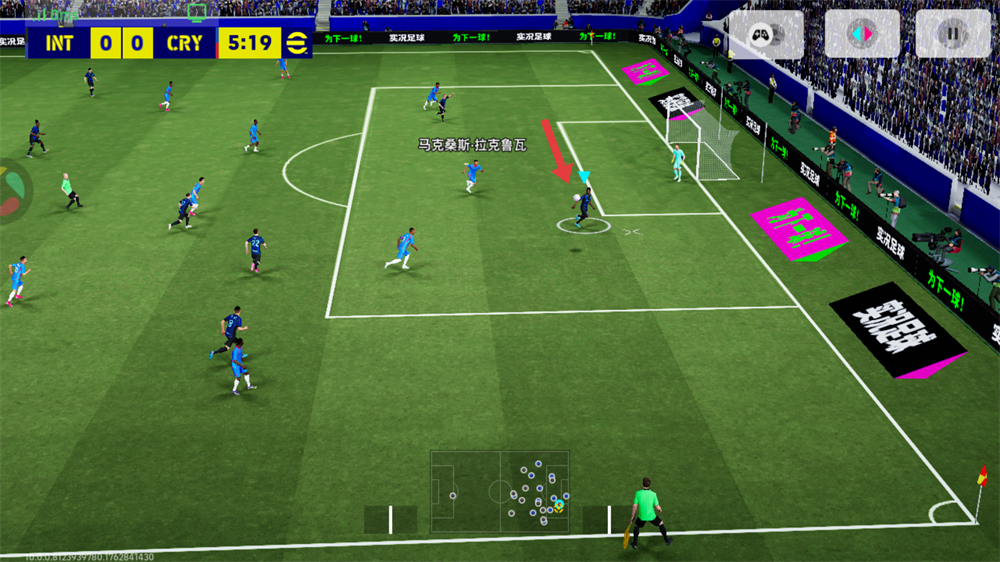
Task: Pause the match
Action: (x=952, y=35)
